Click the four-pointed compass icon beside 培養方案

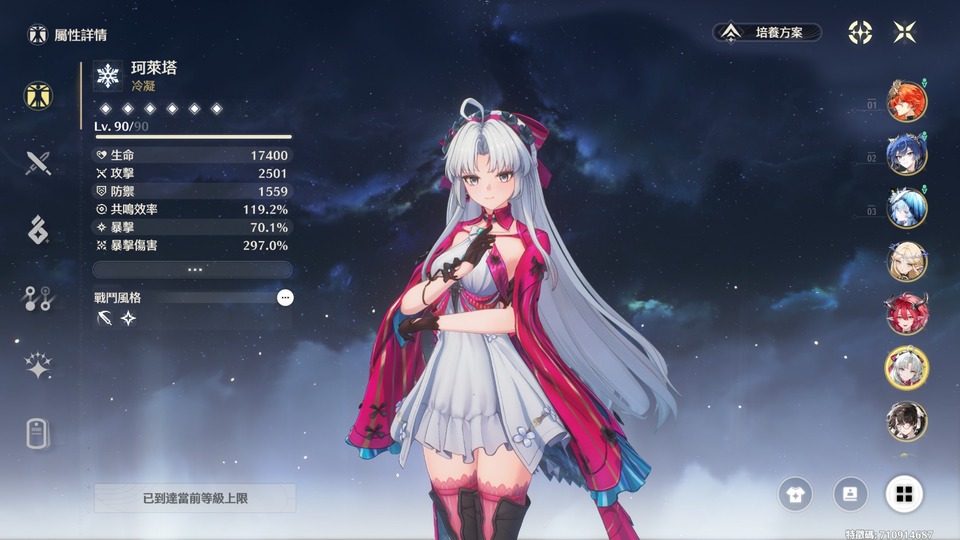860,32
